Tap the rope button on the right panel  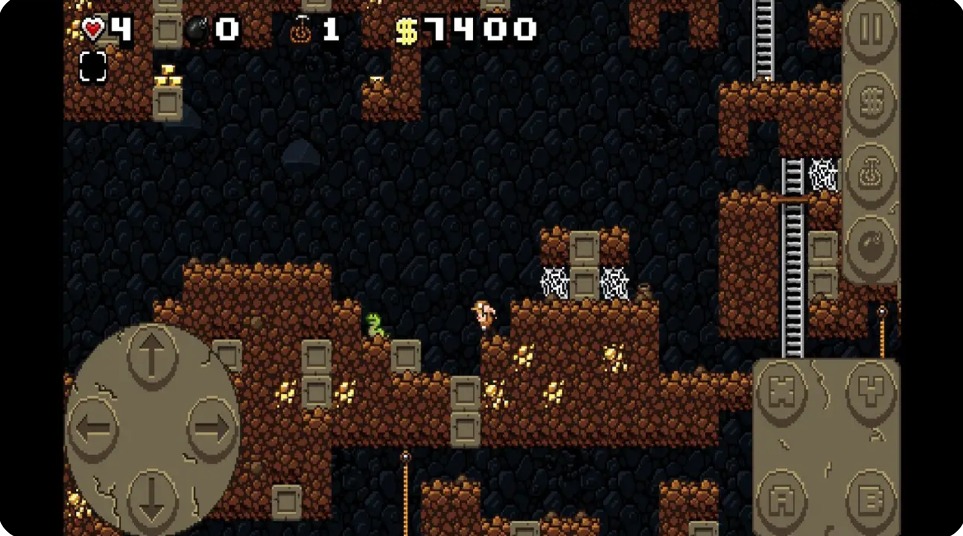click(x=870, y=175)
